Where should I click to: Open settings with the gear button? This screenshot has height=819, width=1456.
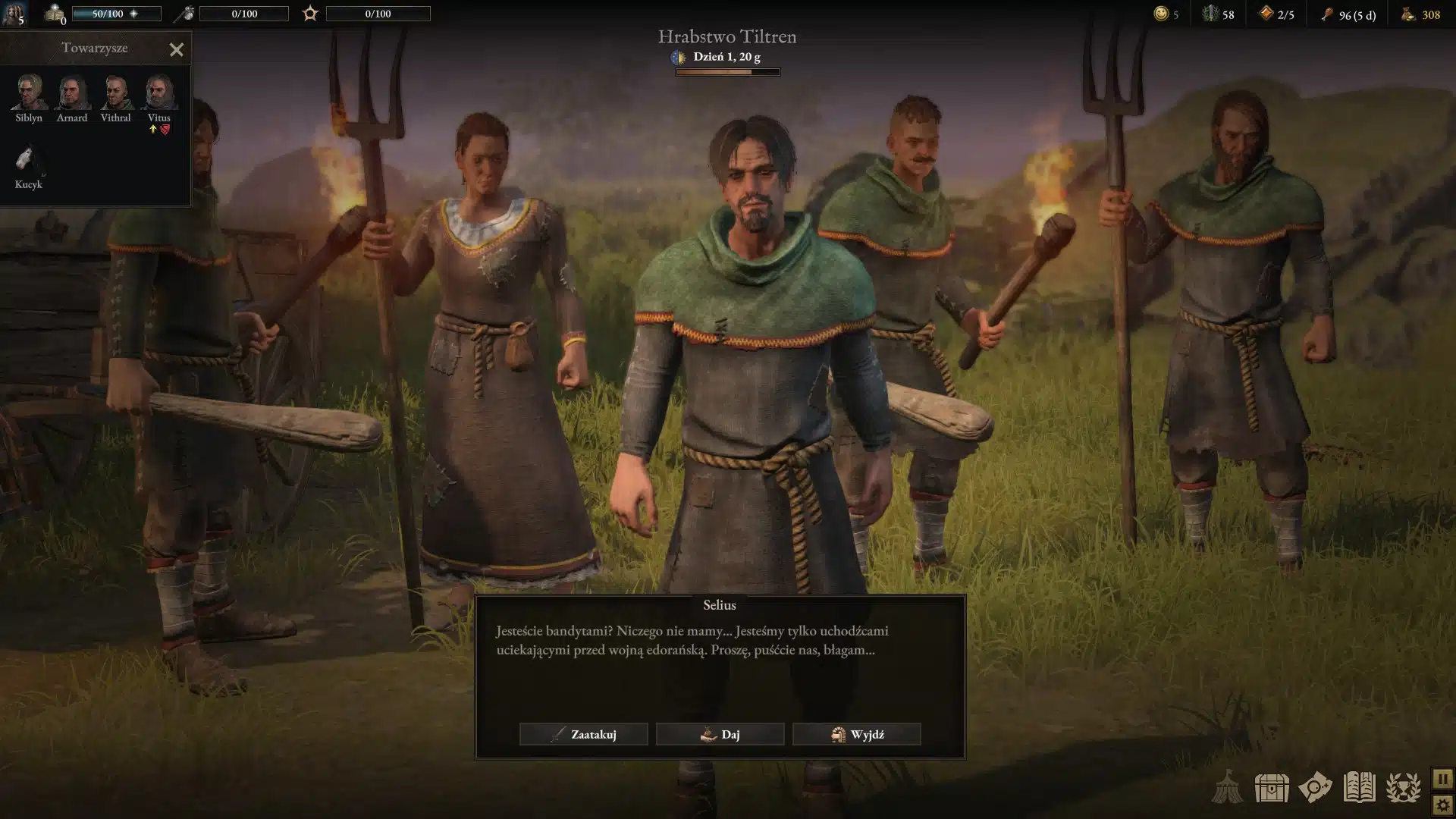click(x=1442, y=805)
